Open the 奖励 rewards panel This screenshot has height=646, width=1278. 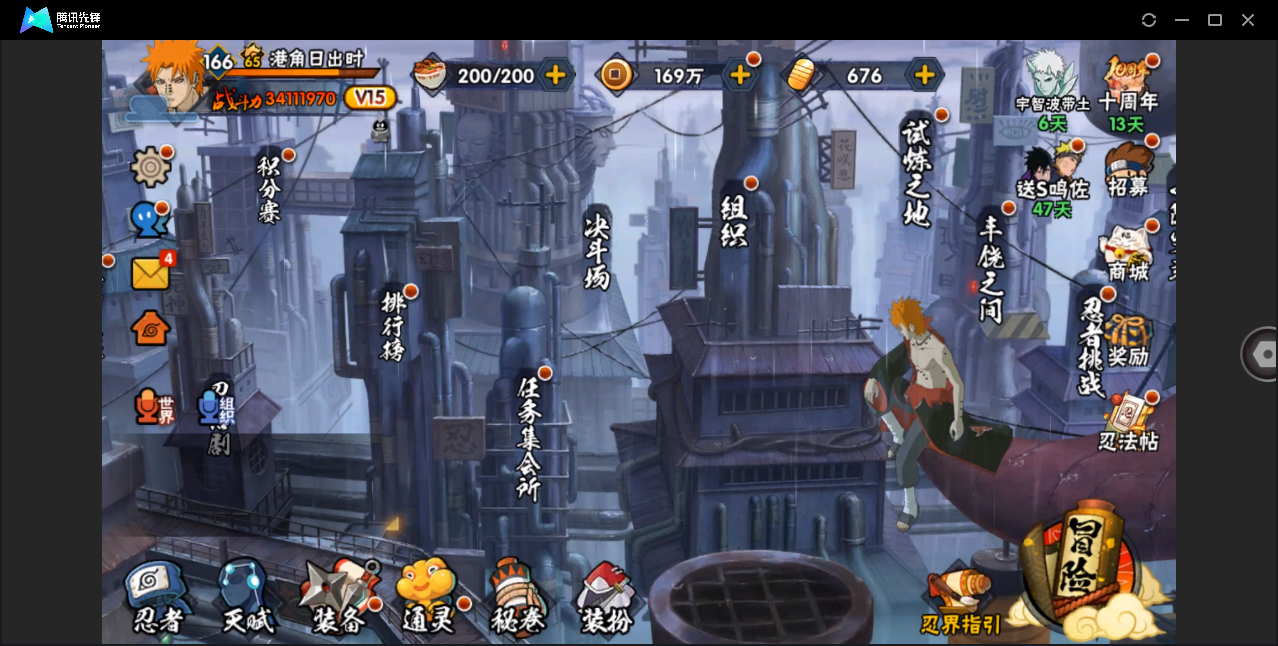coord(1128,341)
